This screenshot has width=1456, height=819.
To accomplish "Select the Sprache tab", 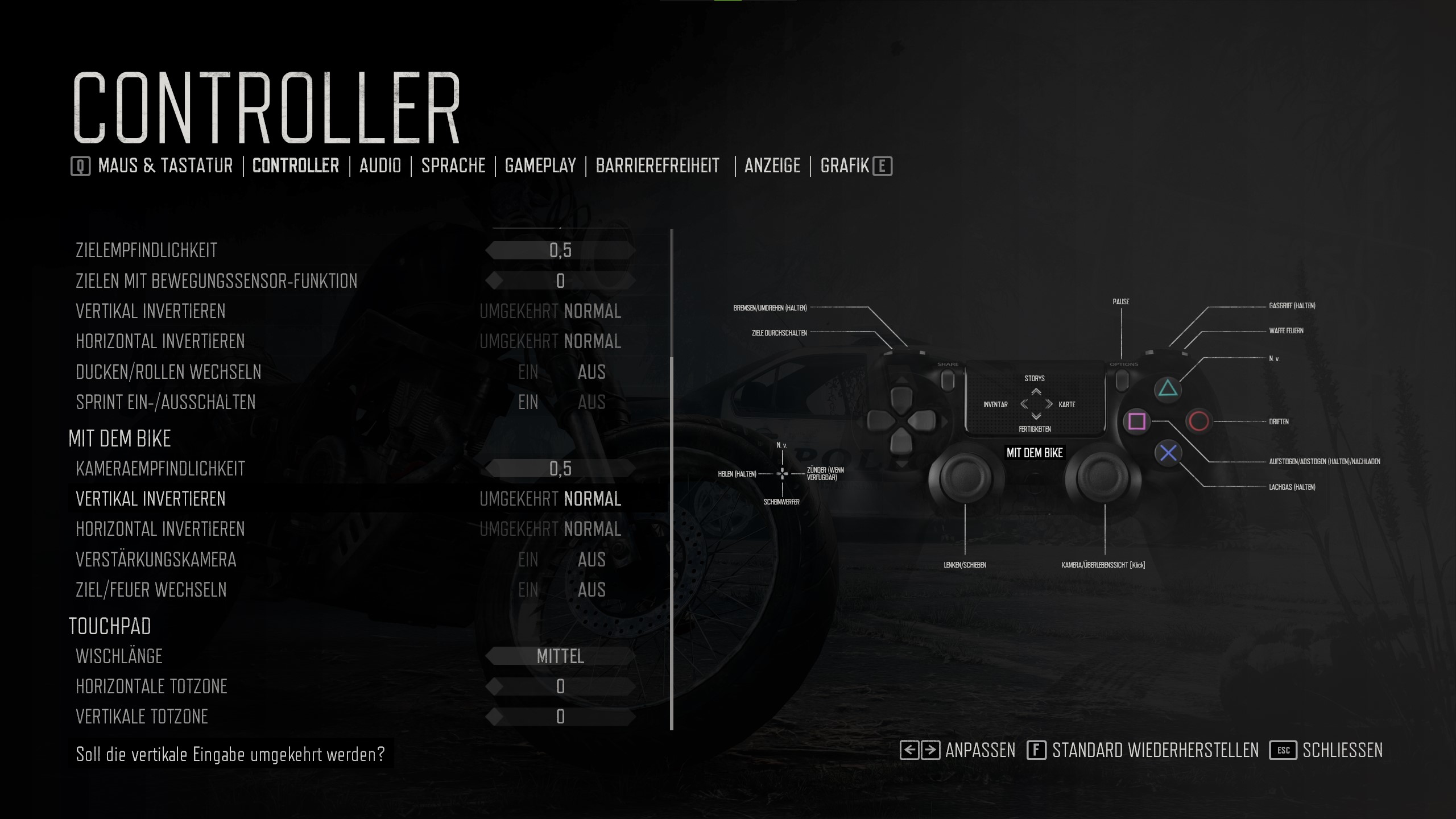I will [453, 166].
